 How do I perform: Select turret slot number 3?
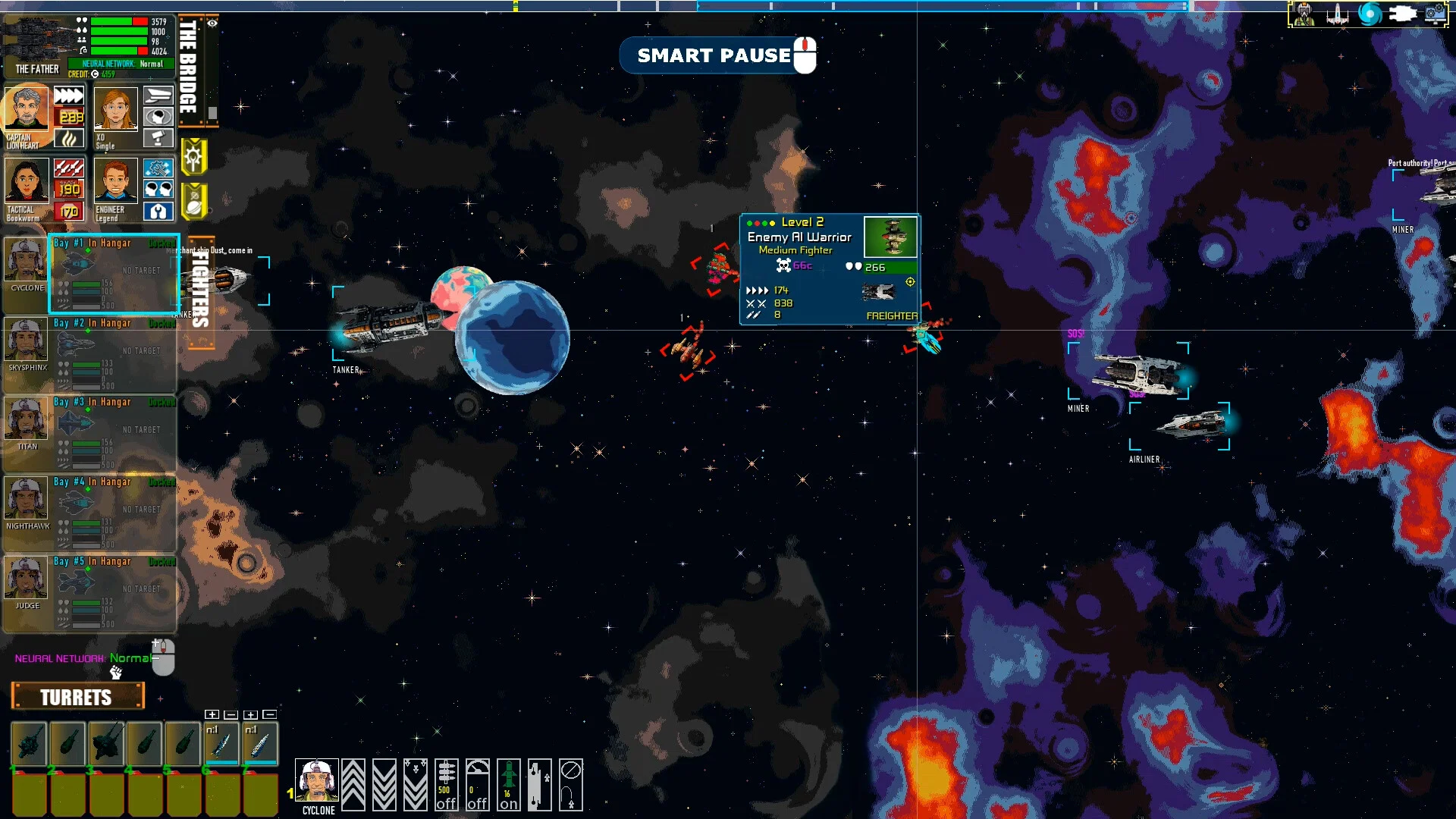pos(107,742)
